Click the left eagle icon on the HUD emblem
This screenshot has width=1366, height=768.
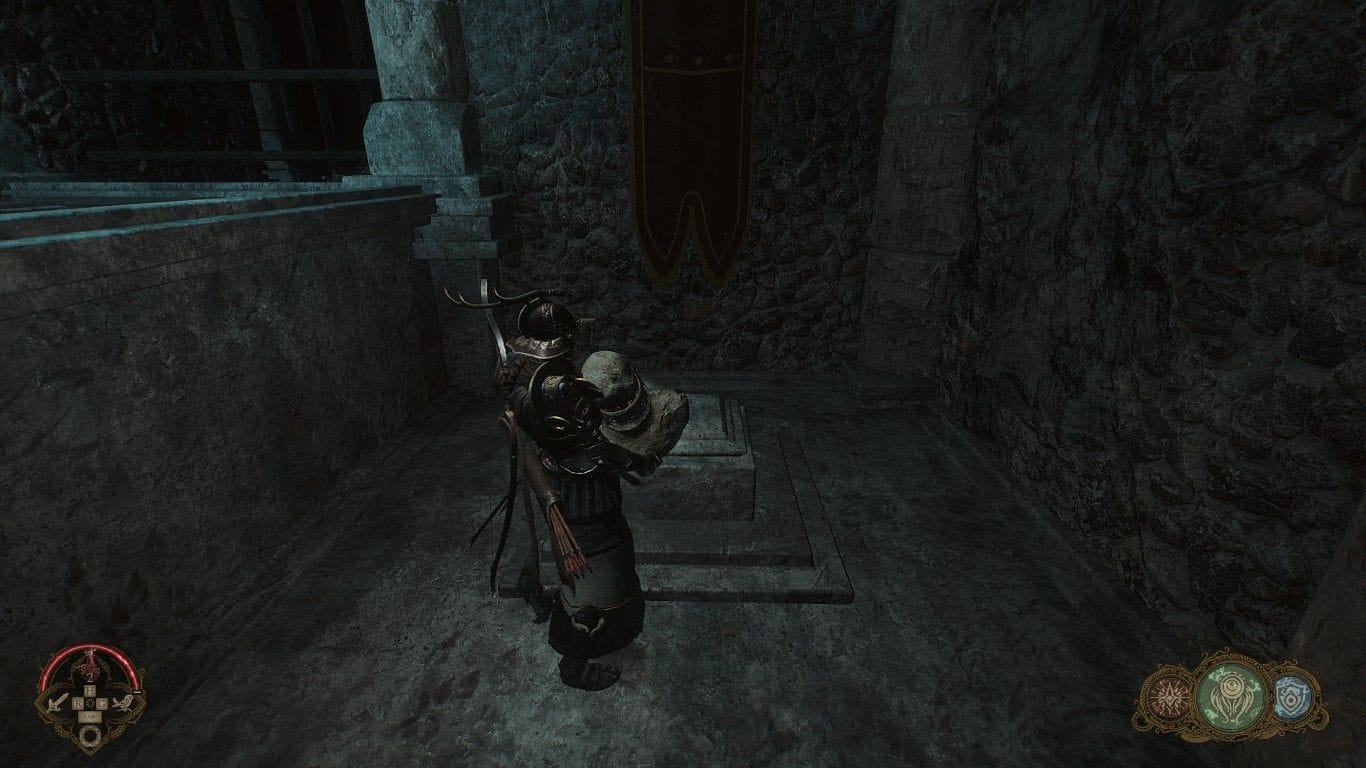(x=57, y=703)
